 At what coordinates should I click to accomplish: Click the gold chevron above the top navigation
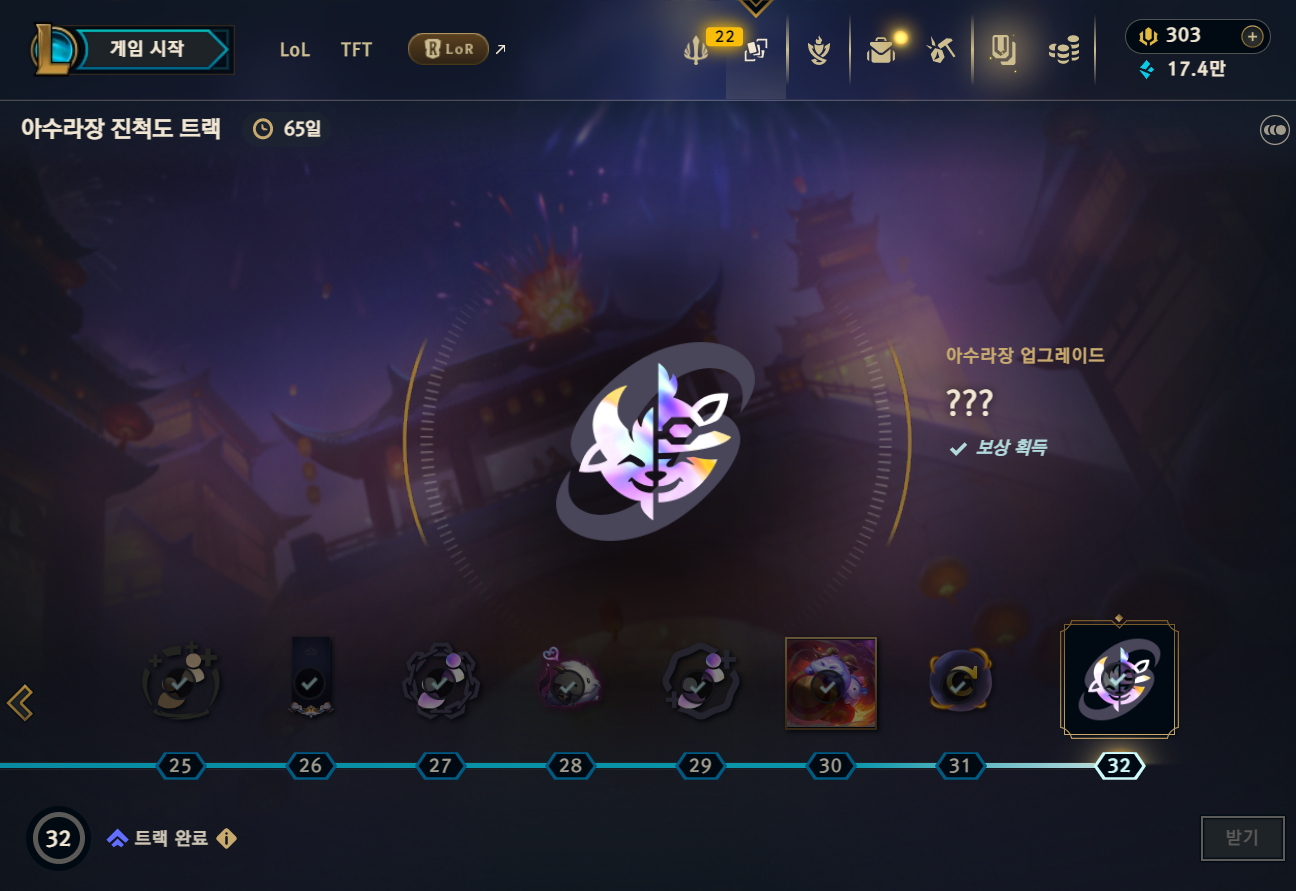[x=756, y=8]
